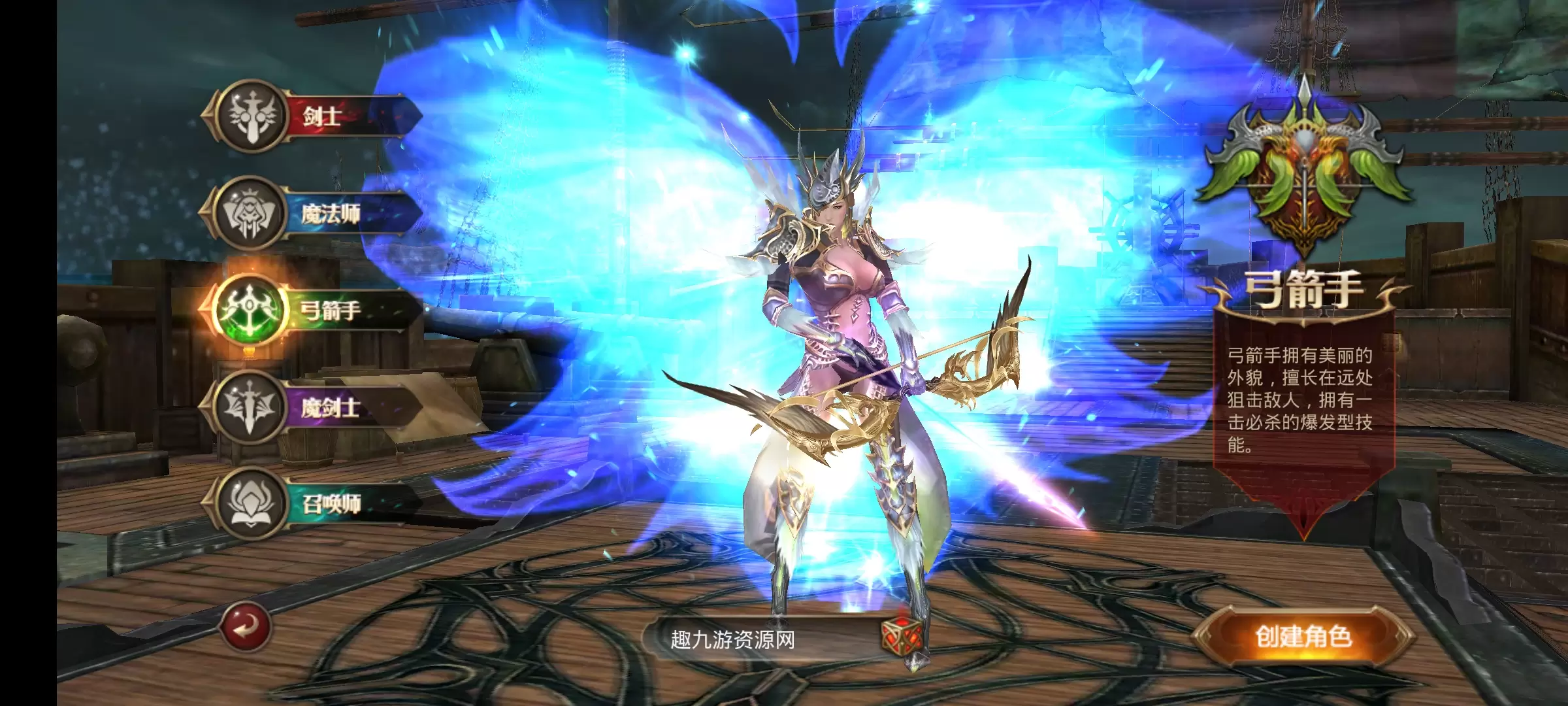Viewport: 1568px width, 706px height.
Task: Create the character with 创建角色
Action: (1303, 637)
